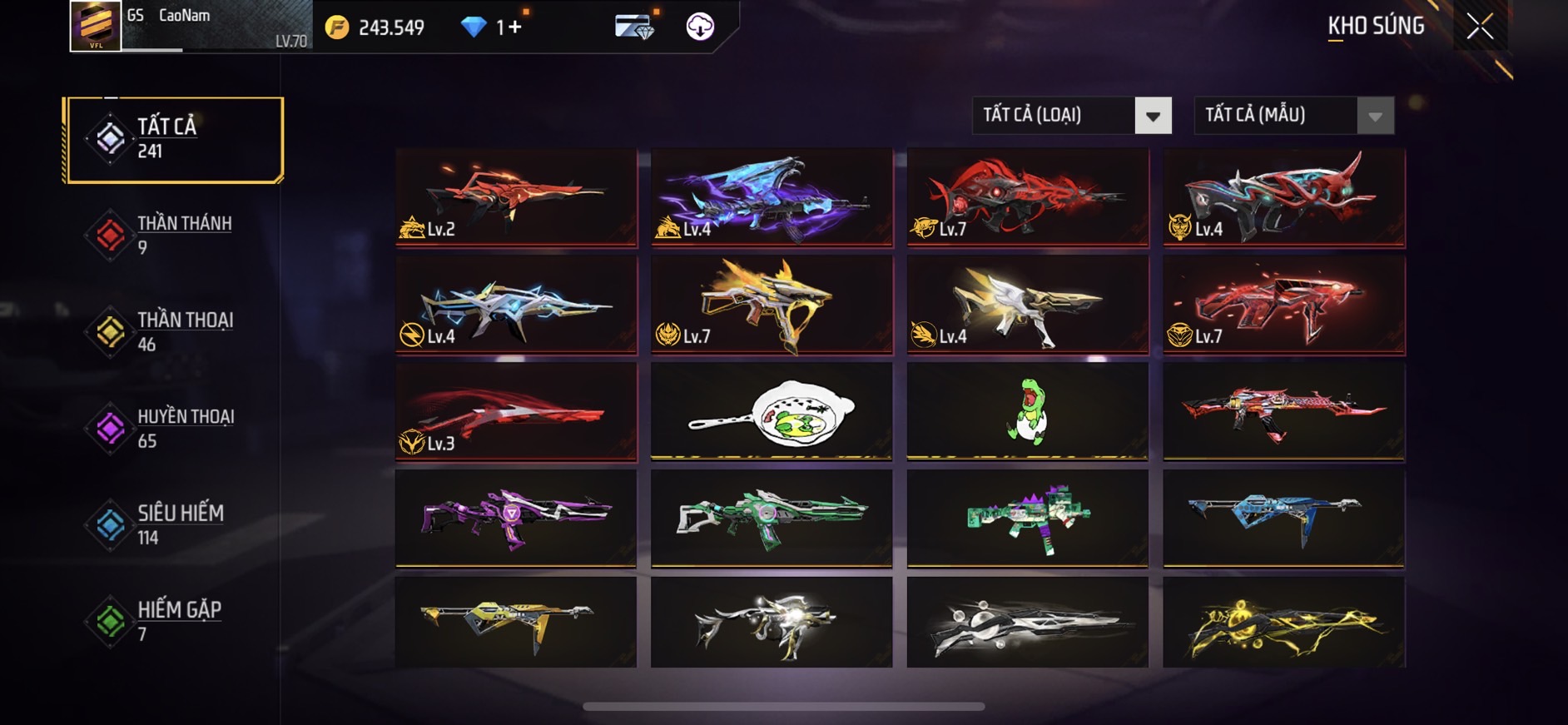
Task: Open the diamond card top-up icon
Action: pos(635,27)
